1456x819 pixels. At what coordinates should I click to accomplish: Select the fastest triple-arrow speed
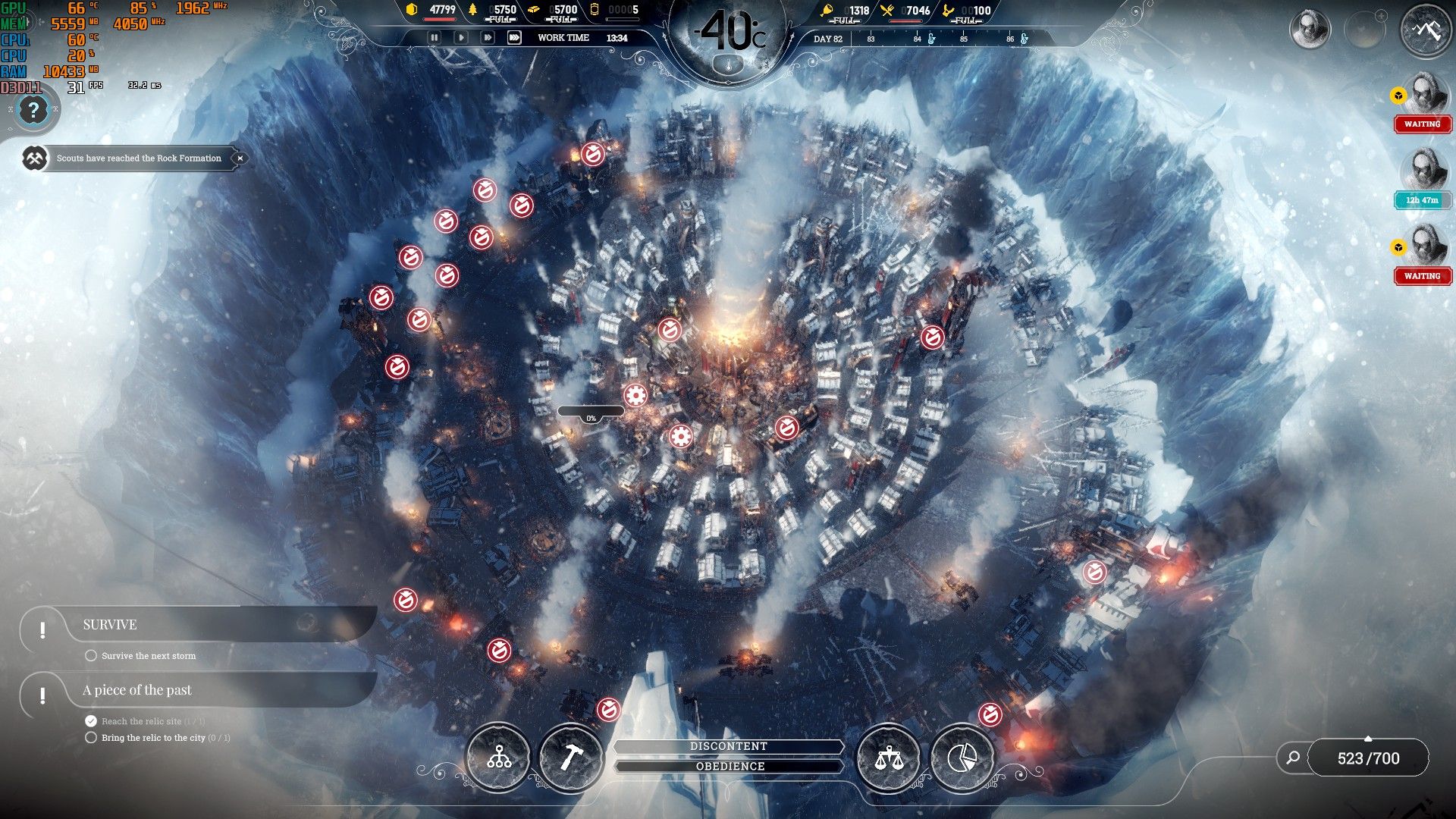(x=514, y=37)
